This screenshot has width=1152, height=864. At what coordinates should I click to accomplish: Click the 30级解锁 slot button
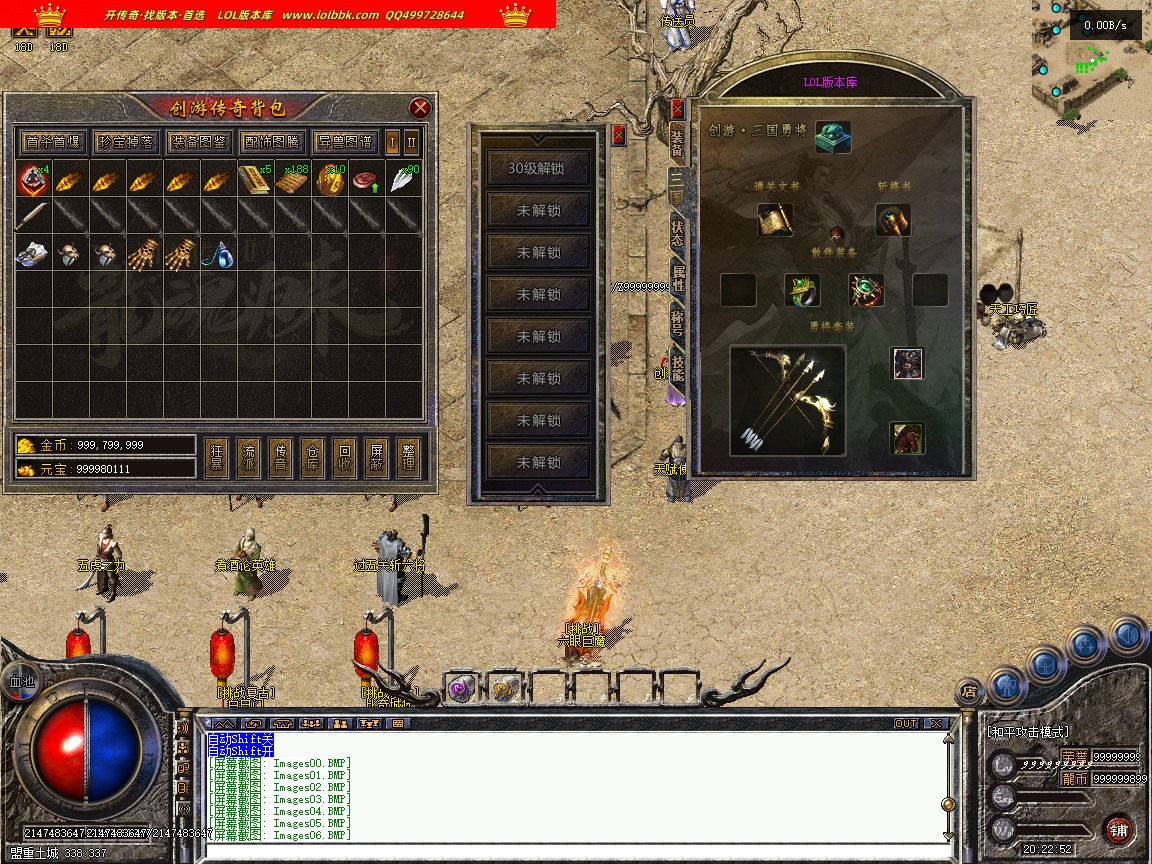(x=537, y=168)
